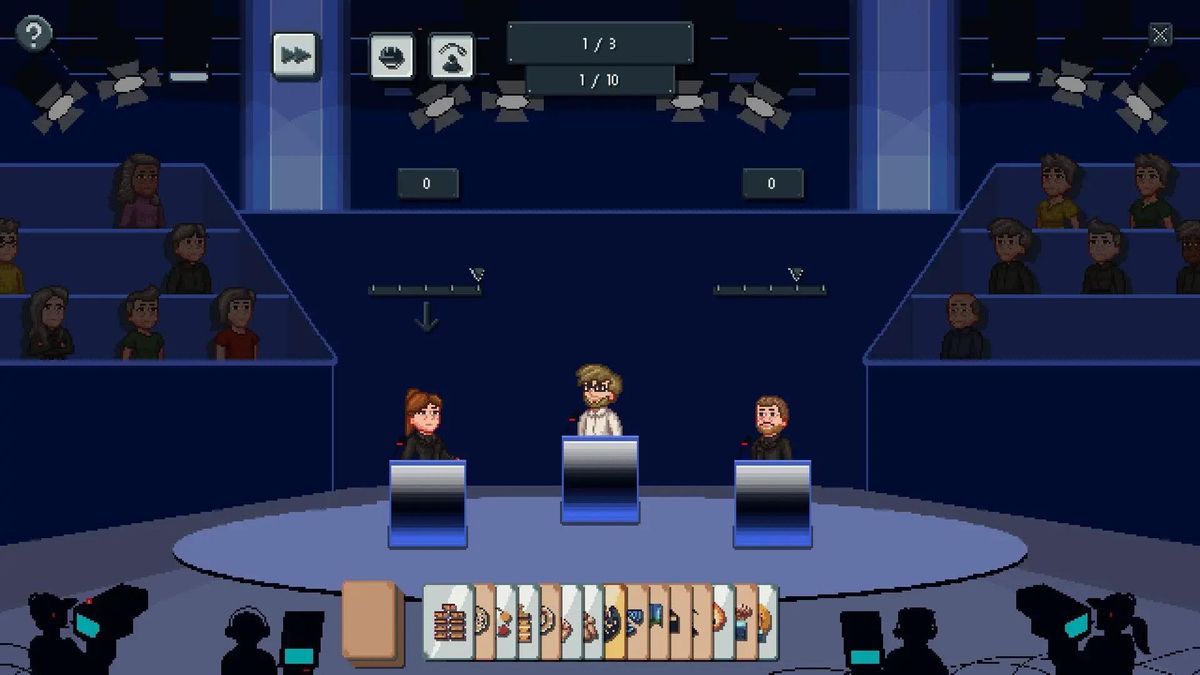Choose the yellow highlighted card in hand
The width and height of the screenshot is (1200, 675).
pos(615,622)
